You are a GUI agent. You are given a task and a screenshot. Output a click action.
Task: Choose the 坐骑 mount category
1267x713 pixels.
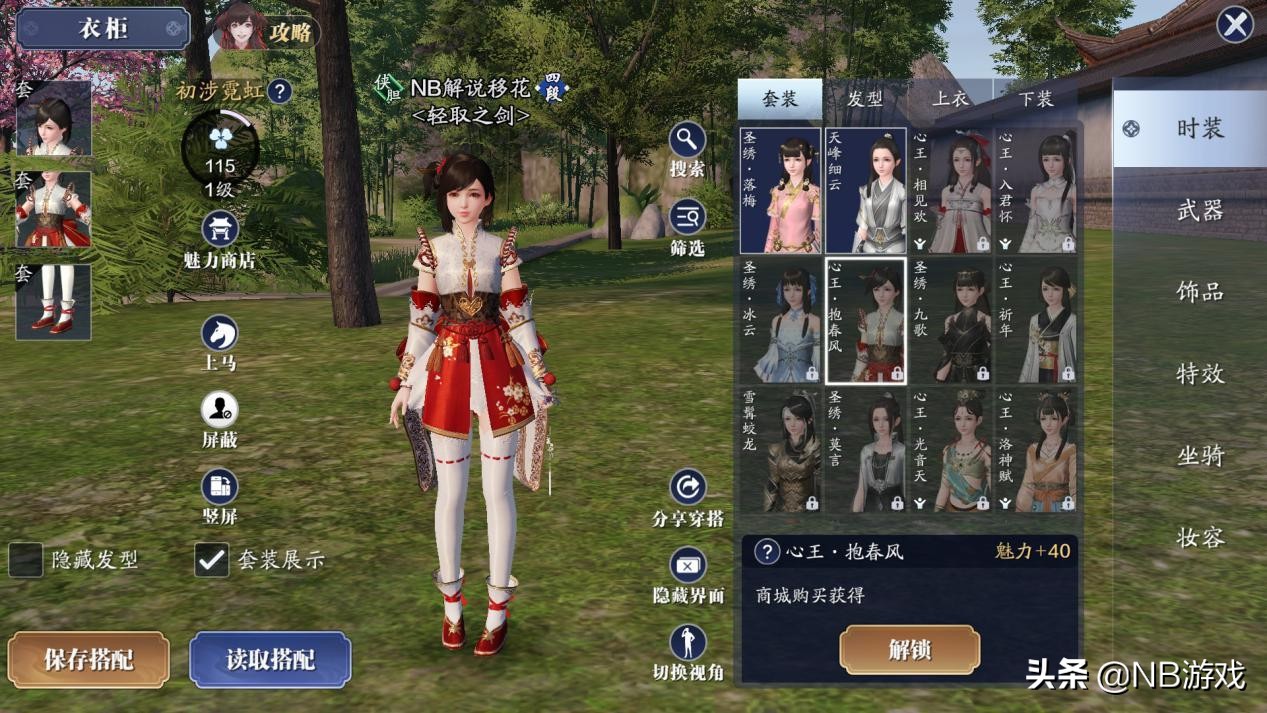pos(1200,456)
